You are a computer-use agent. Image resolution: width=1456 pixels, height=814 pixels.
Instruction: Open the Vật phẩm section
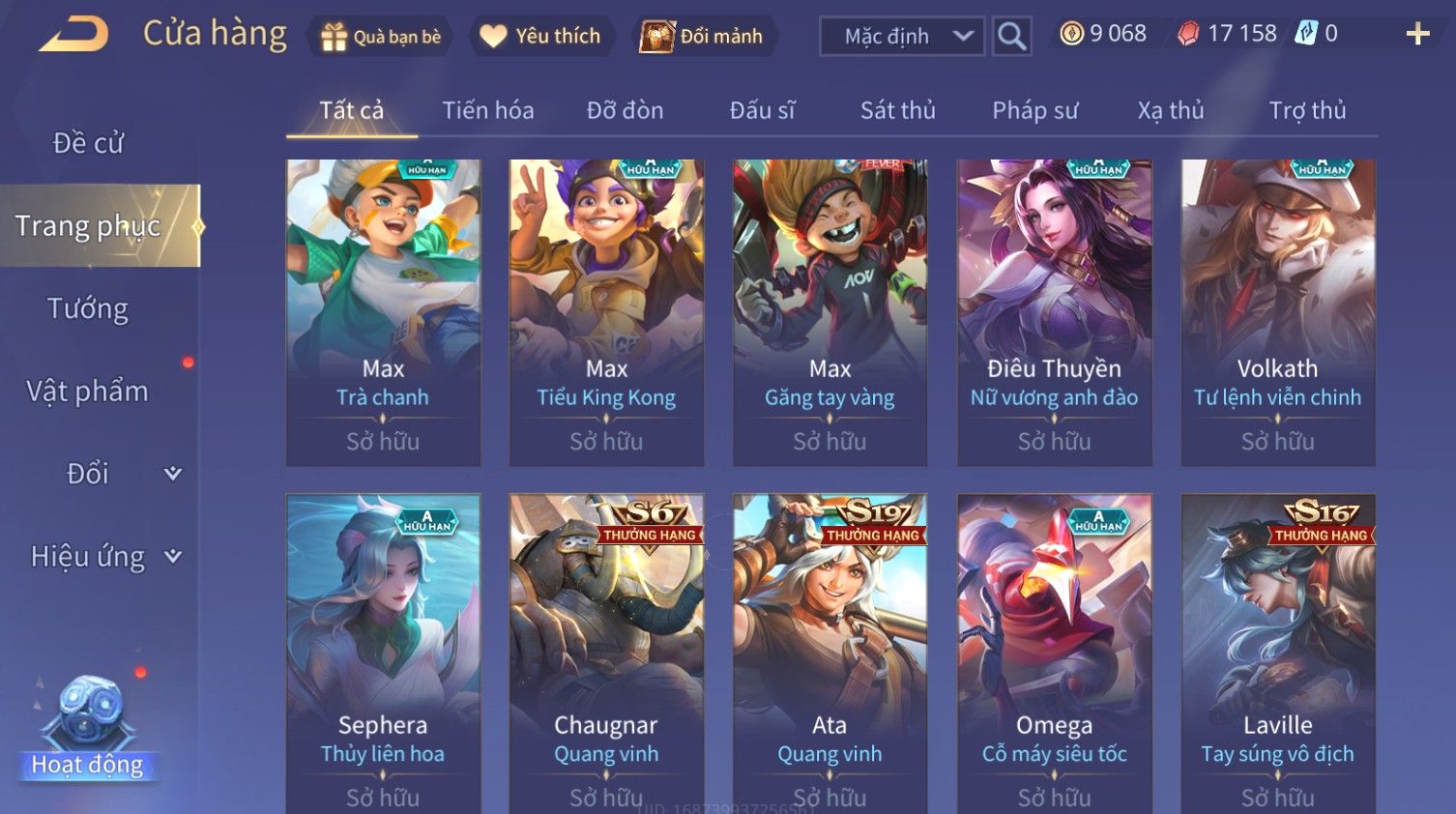point(88,392)
